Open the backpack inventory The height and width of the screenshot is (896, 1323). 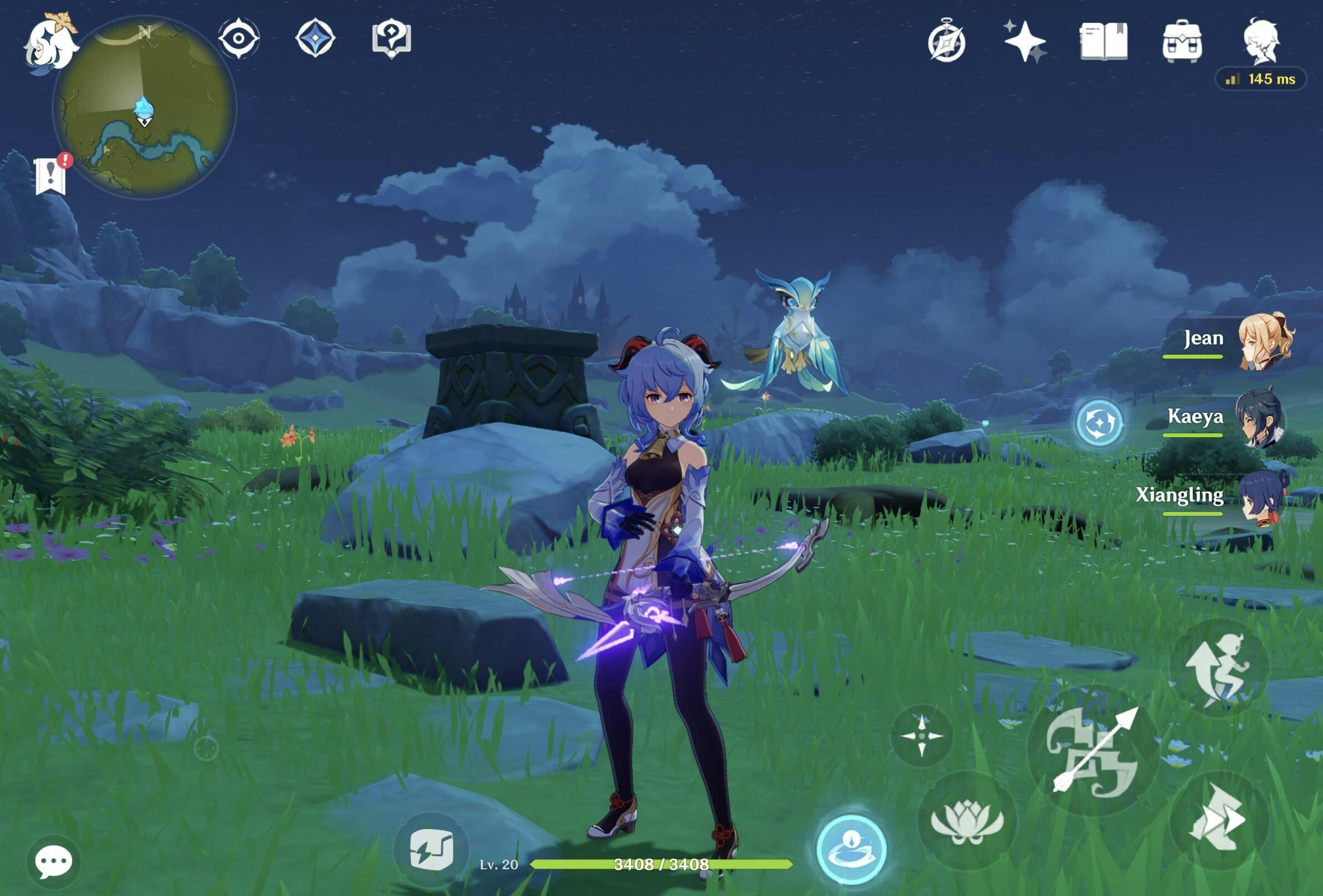click(1182, 41)
